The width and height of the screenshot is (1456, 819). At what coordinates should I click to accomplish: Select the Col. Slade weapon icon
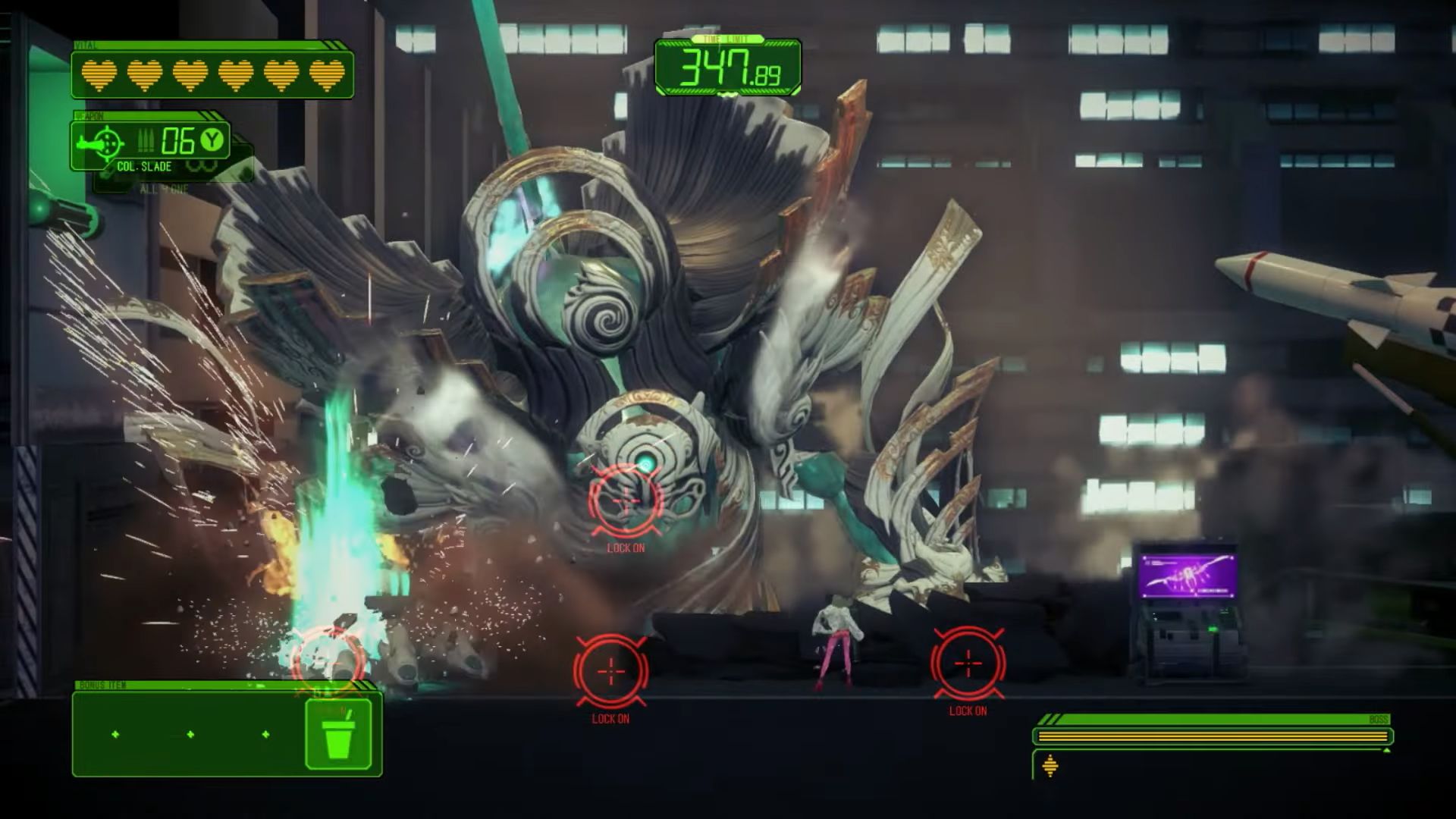pos(105,142)
